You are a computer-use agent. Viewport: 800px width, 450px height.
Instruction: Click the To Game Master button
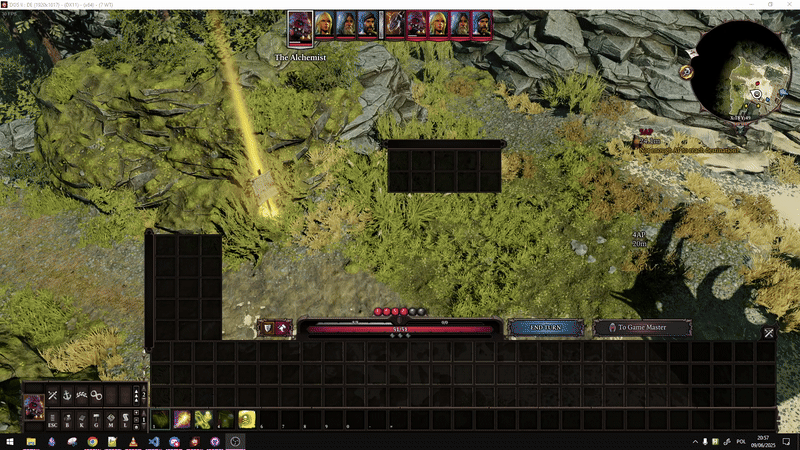click(643, 327)
